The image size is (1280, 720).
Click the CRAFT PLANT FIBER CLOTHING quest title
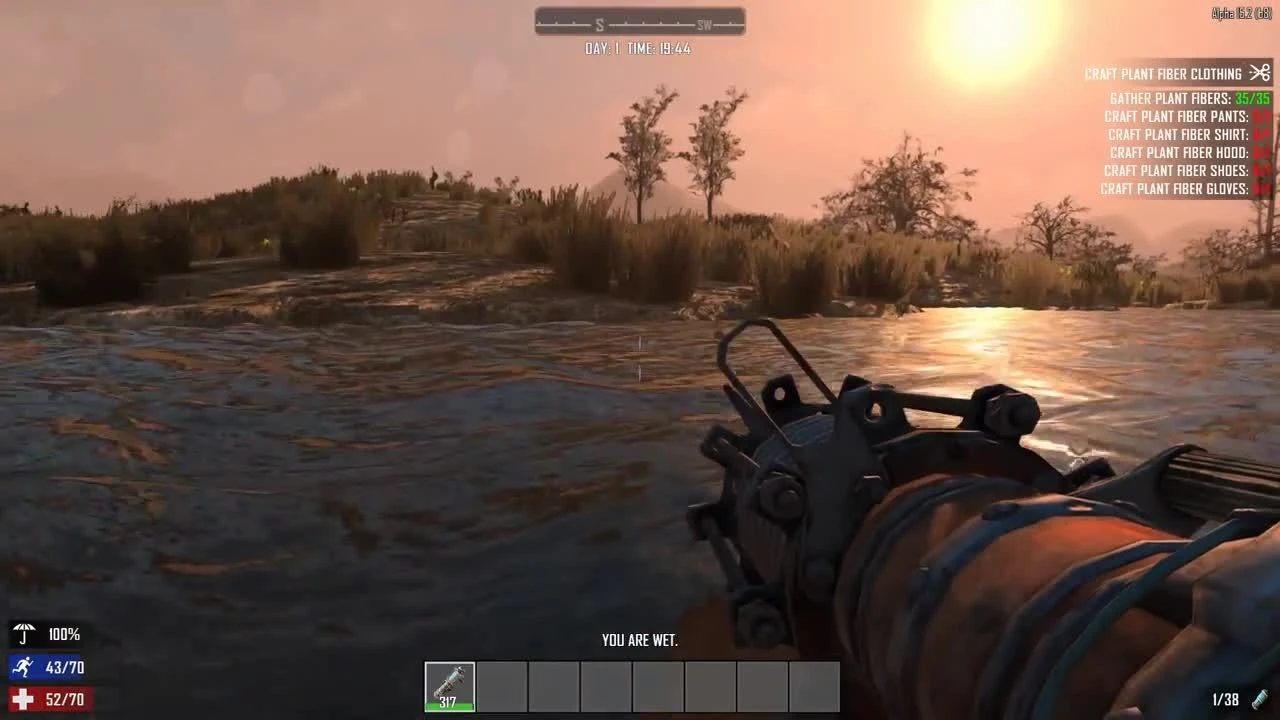coord(1165,73)
